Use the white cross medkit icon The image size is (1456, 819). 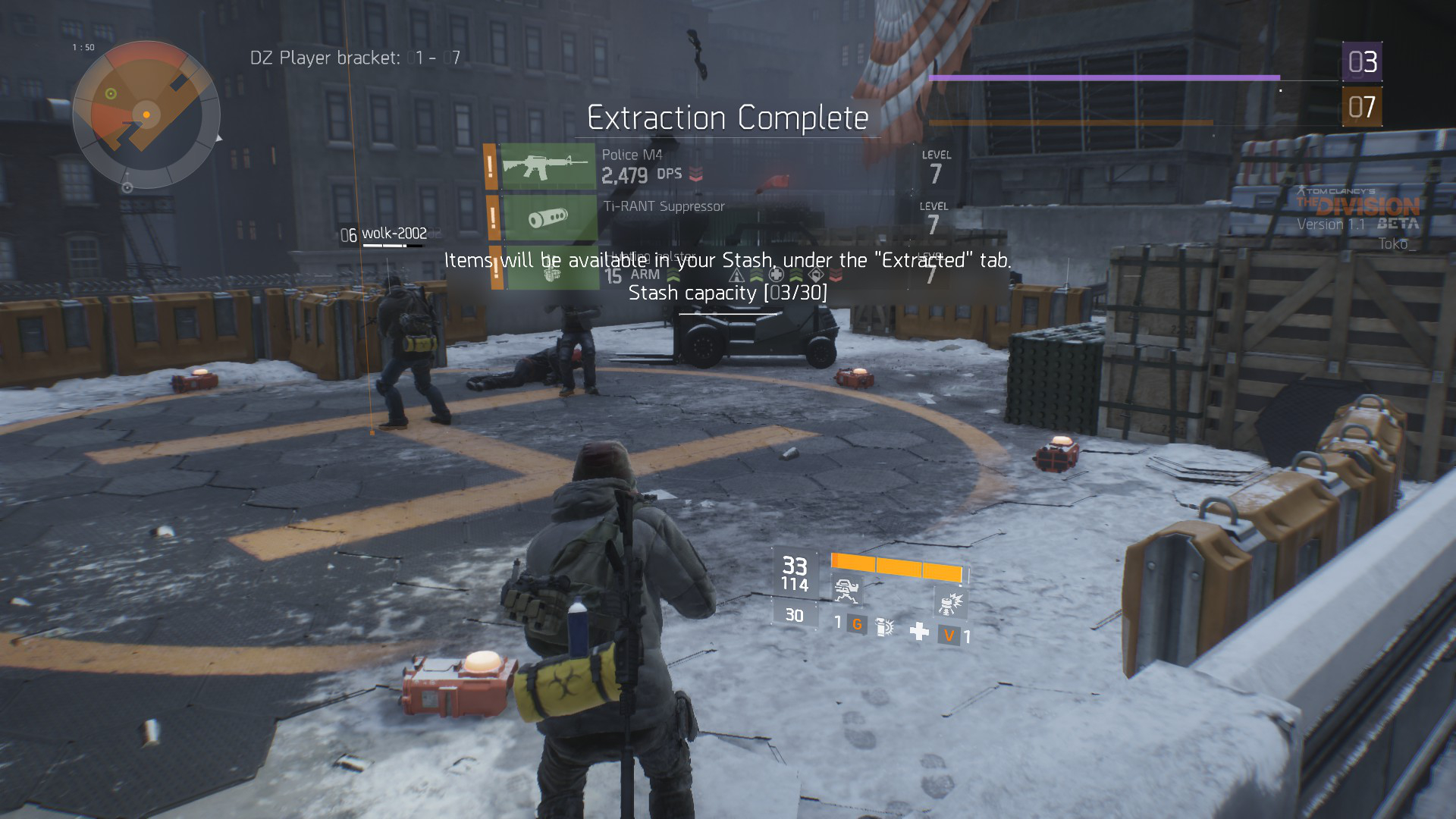coord(919,631)
